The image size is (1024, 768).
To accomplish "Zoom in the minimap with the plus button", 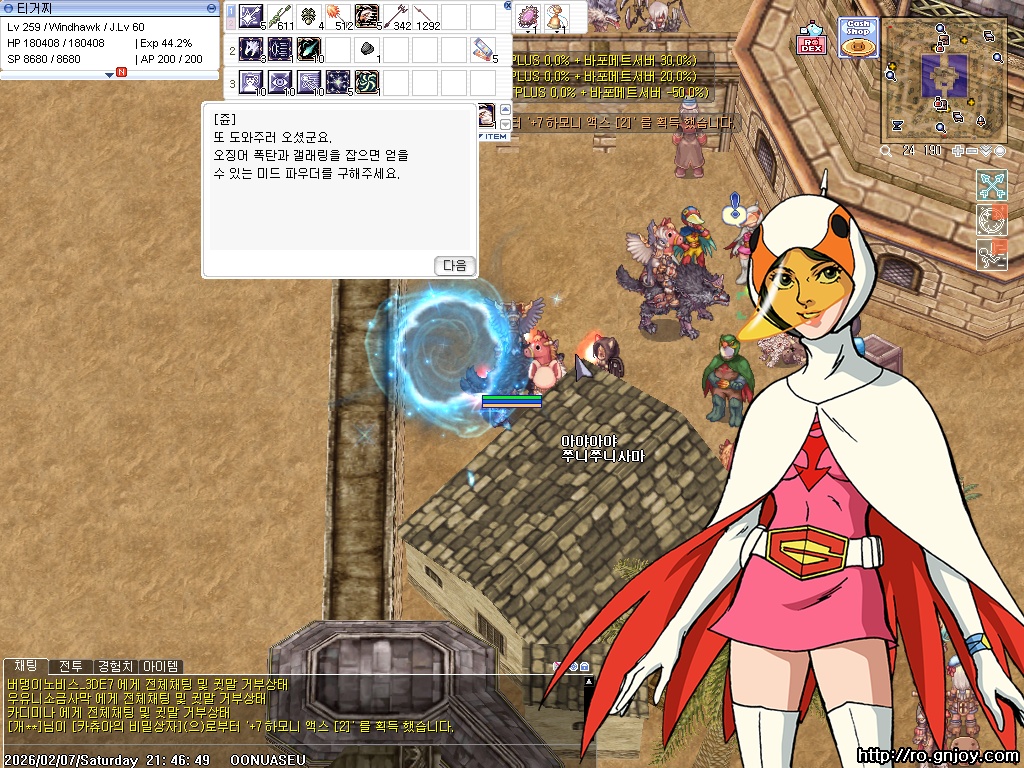I will pos(959,151).
